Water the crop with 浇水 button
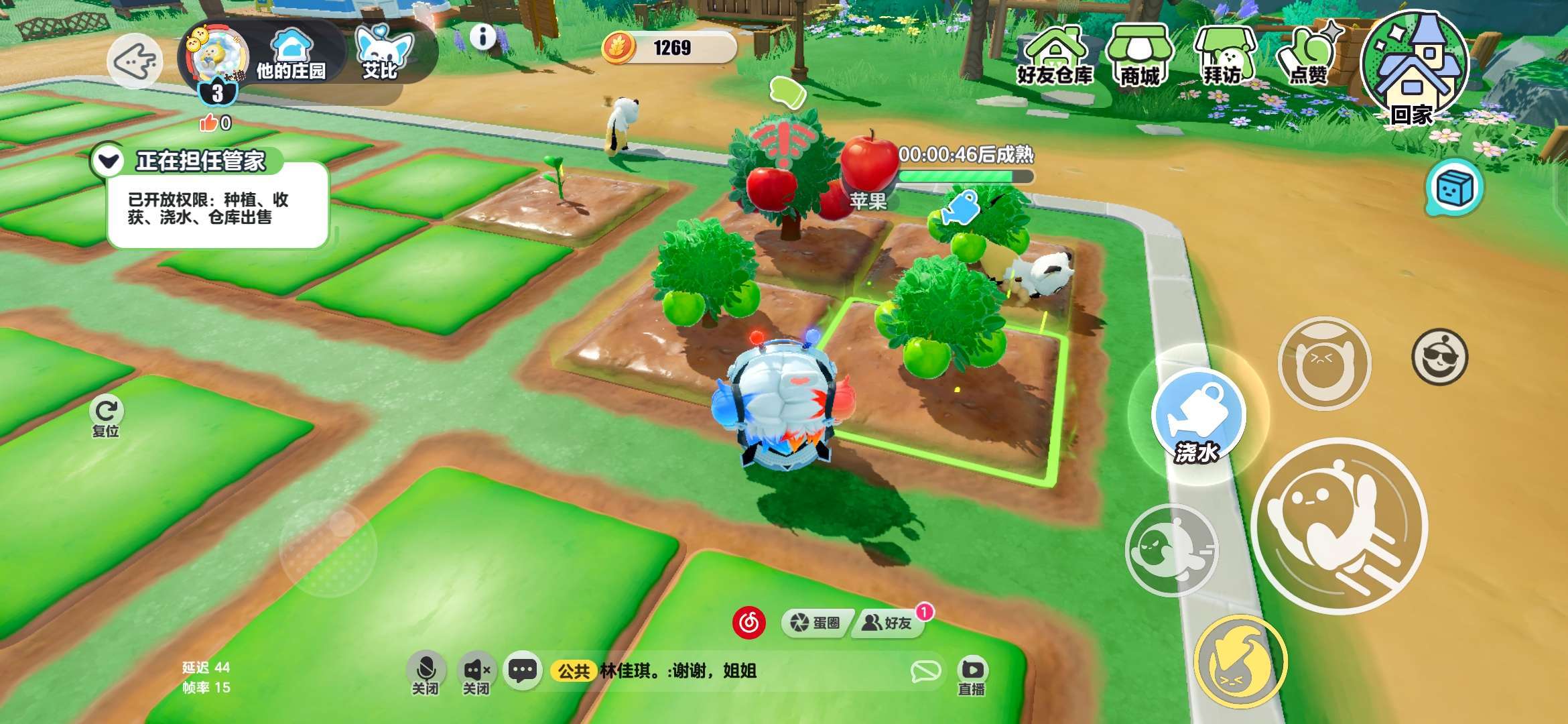 1198,417
